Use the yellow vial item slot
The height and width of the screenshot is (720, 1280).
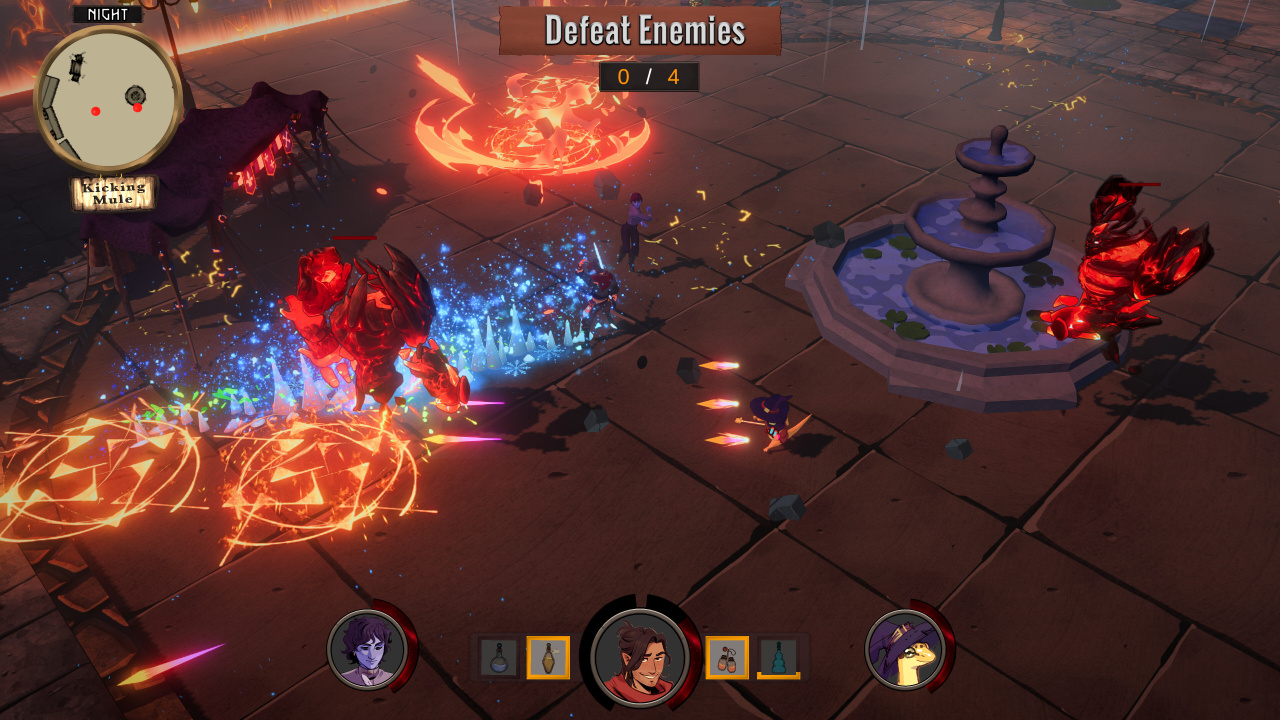pos(548,657)
